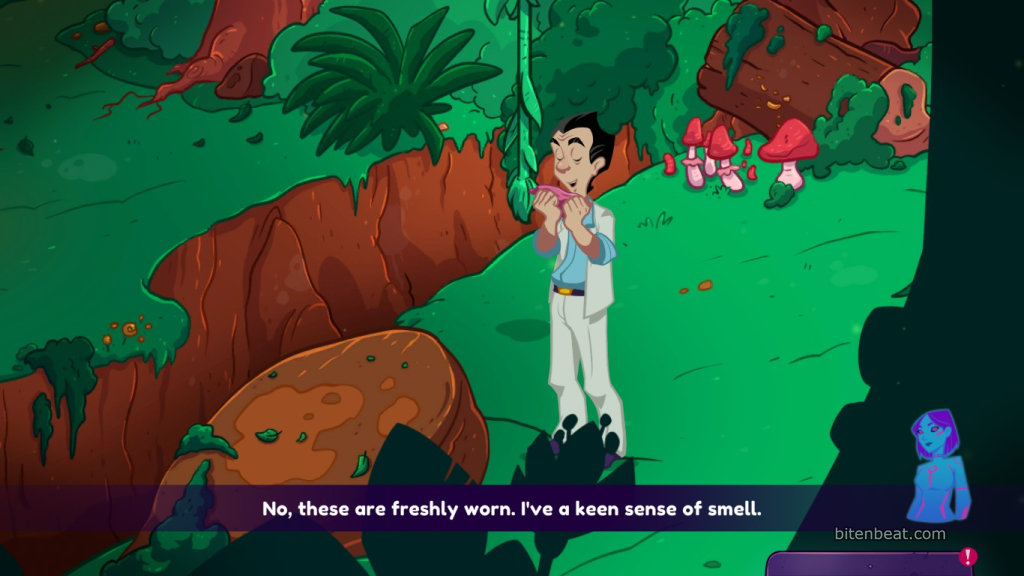Image resolution: width=1024 pixels, height=576 pixels.
Task: Click the red exclamation notification badge
Action: pyautogui.click(x=967, y=557)
